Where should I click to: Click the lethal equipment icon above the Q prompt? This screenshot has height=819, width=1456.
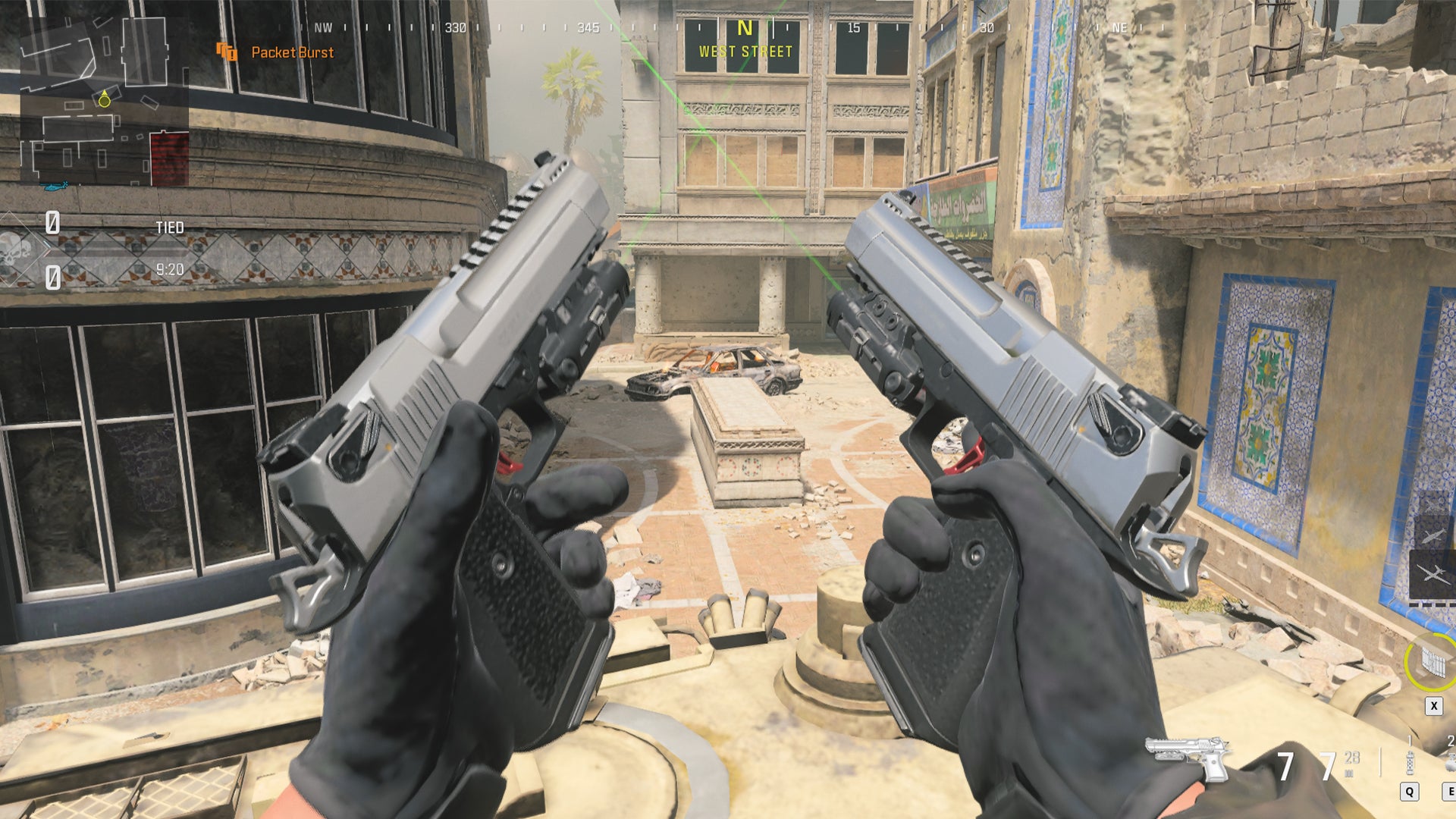coord(1410,764)
